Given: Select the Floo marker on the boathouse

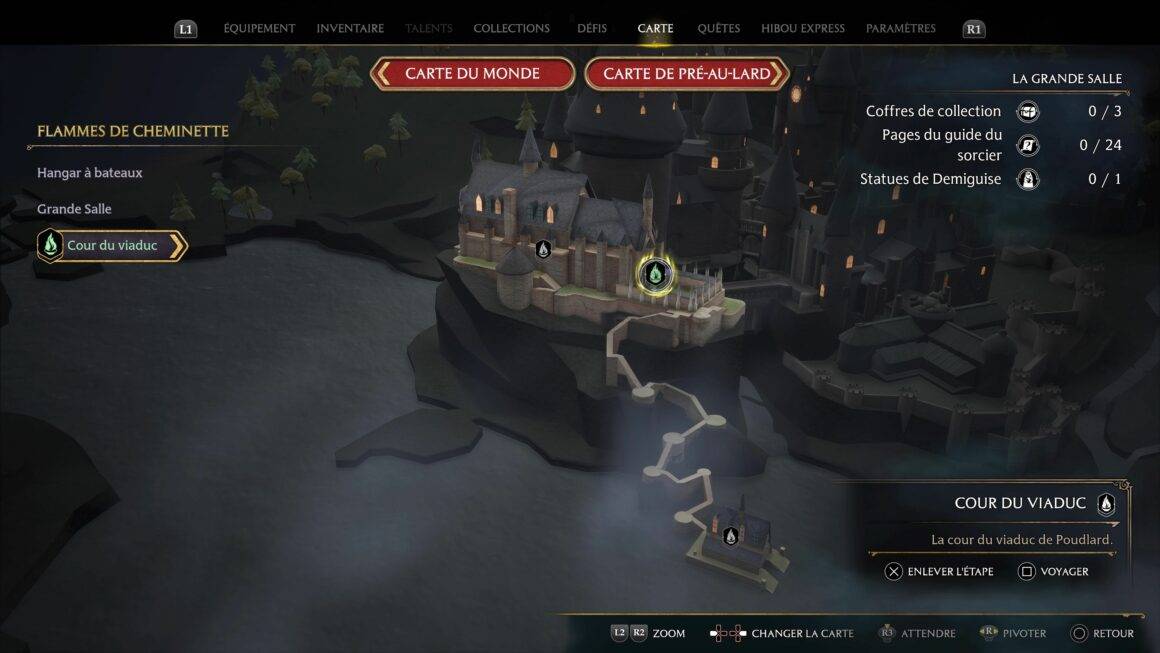Looking at the screenshot, I should (731, 536).
